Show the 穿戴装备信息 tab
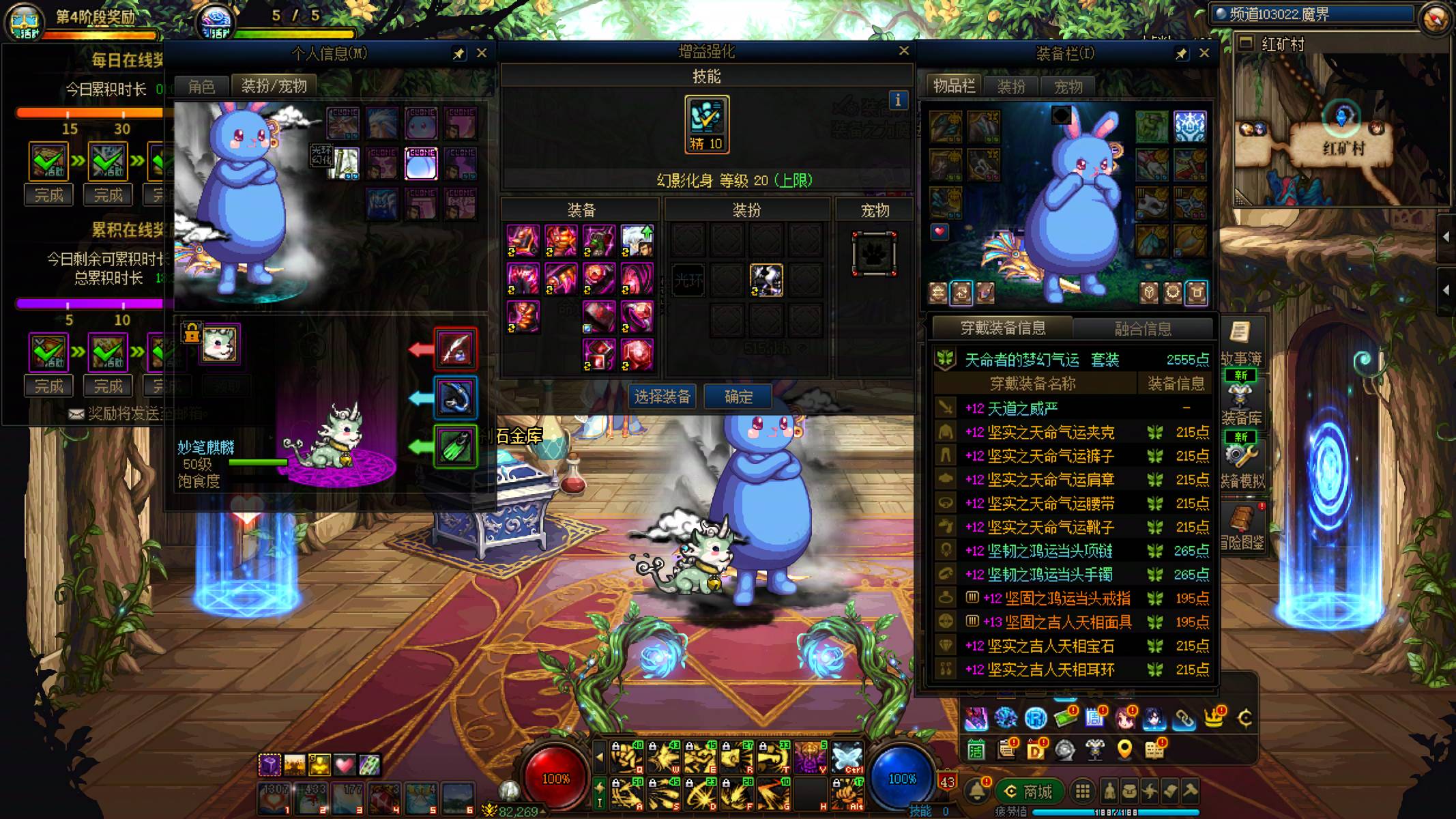 point(1002,328)
